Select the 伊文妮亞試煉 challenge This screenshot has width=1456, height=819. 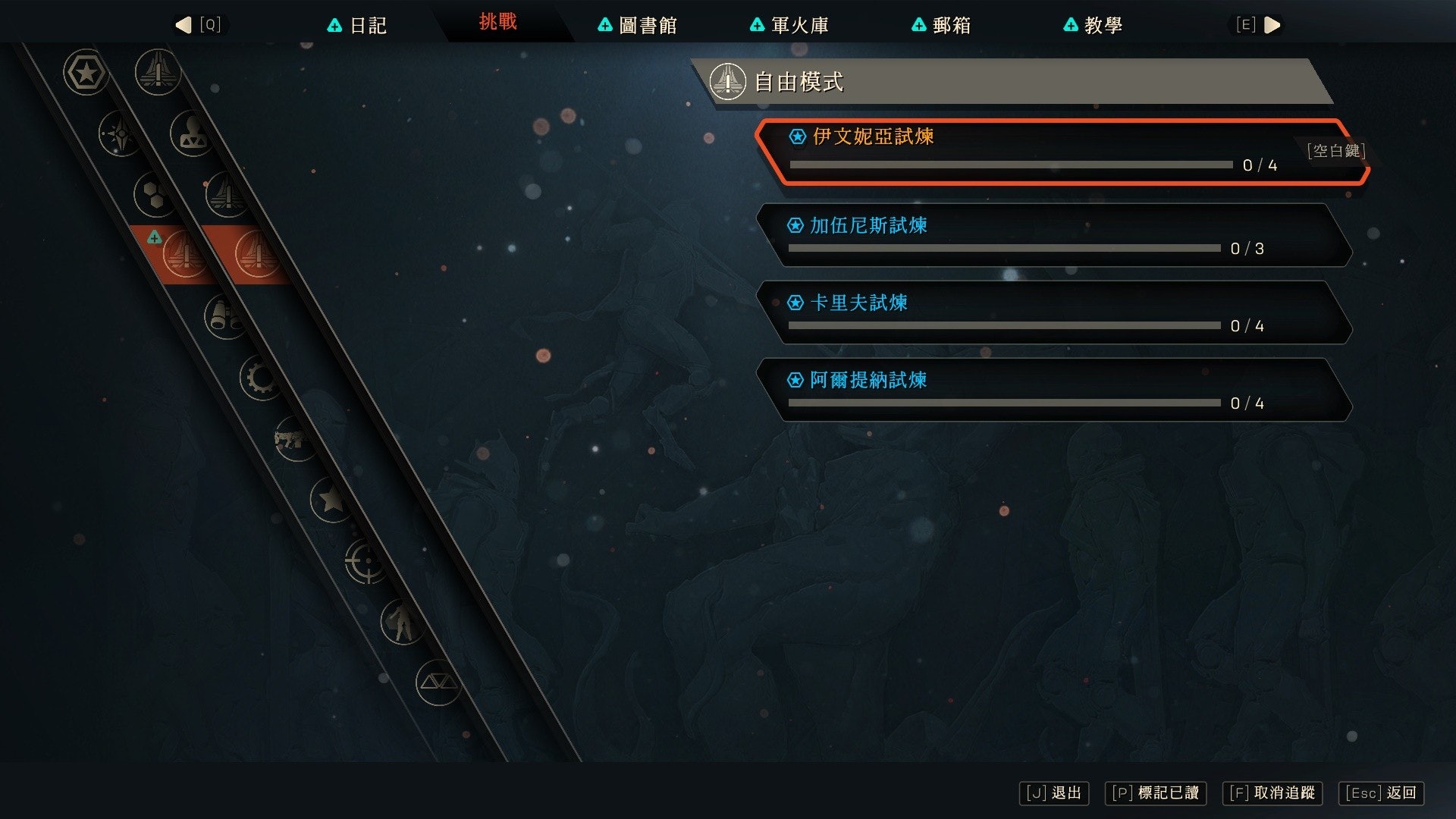pyautogui.click(x=1062, y=152)
